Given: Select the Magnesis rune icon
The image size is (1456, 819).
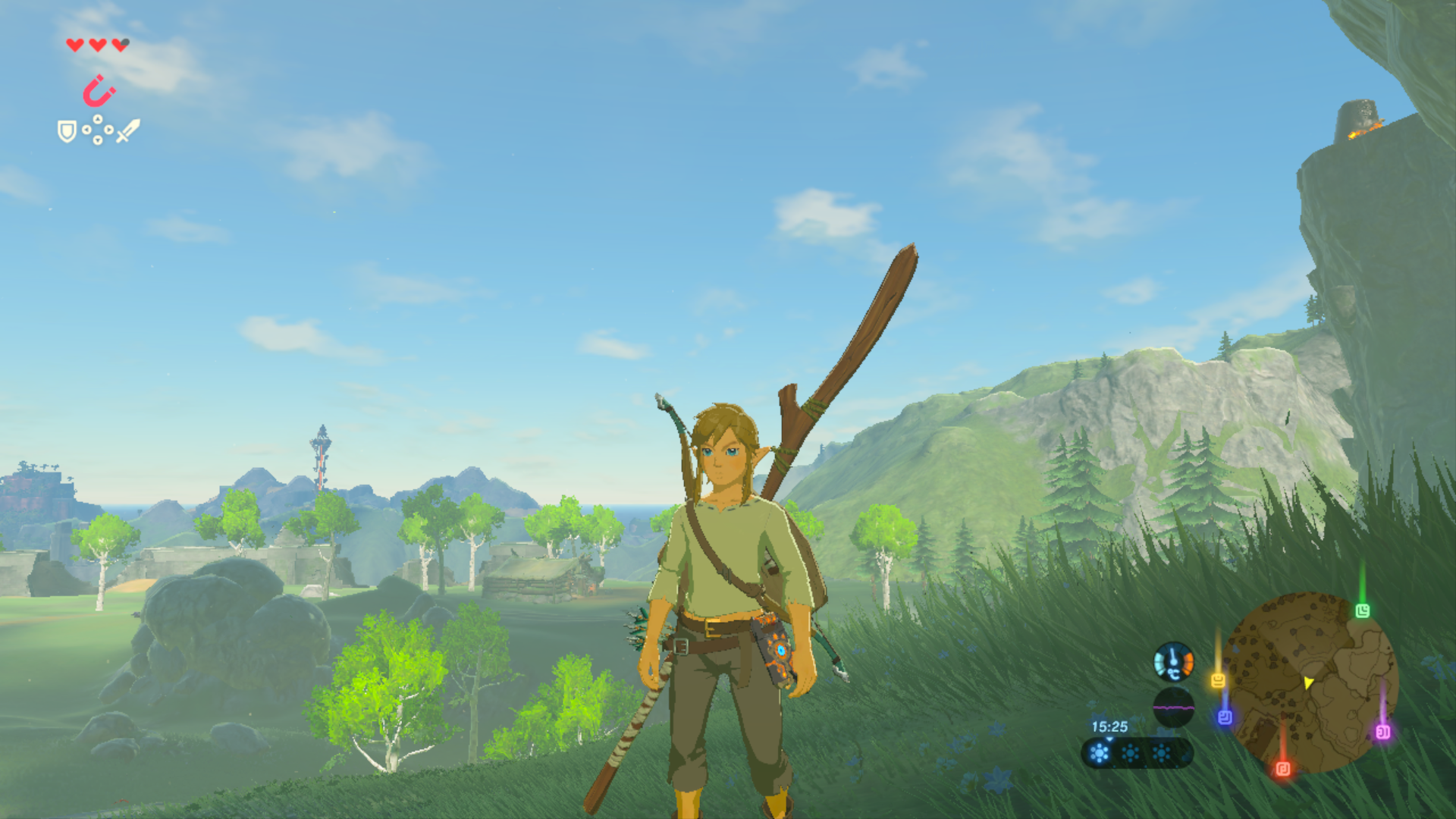Looking at the screenshot, I should 100,89.
